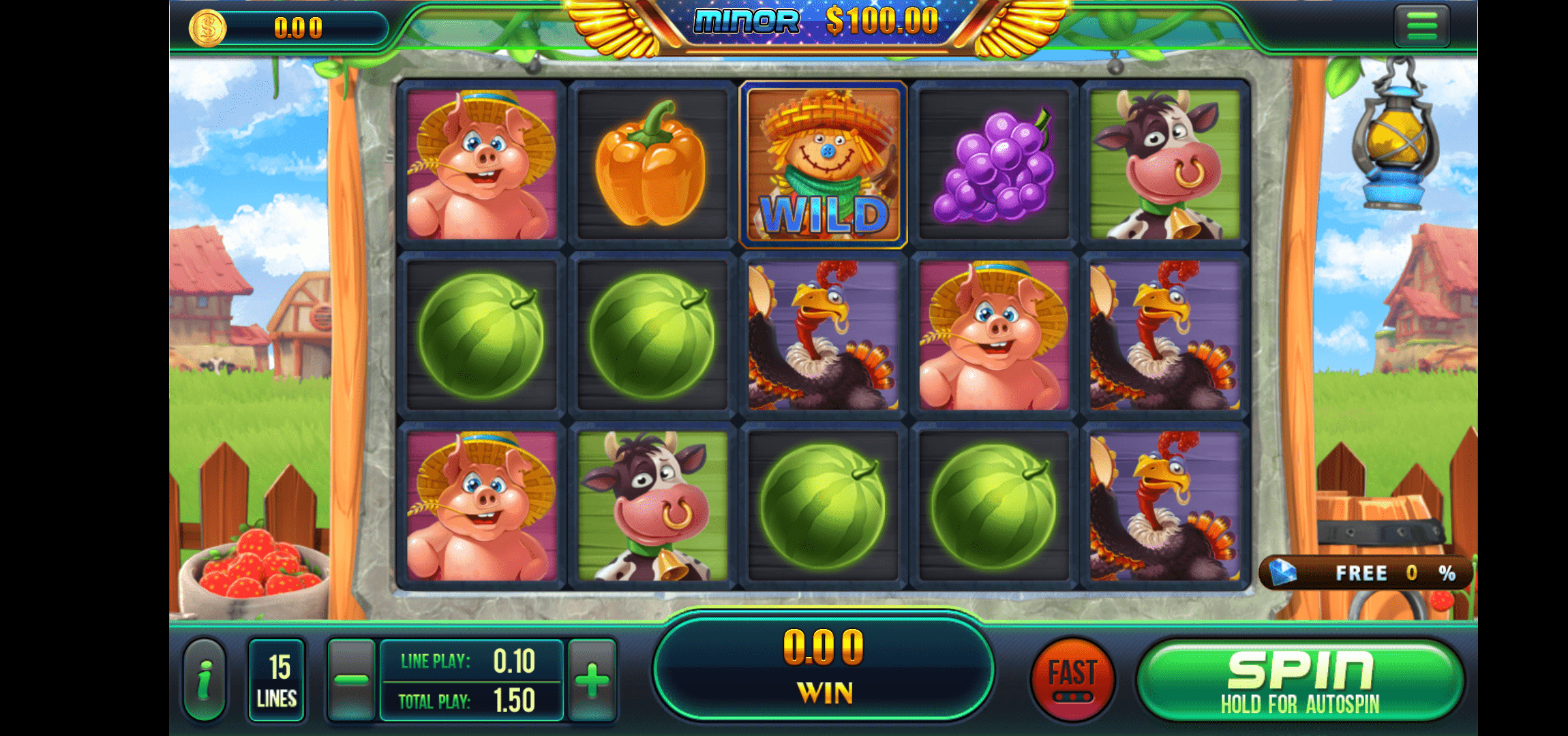Open the green hamburger menu
The width and height of the screenshot is (1568, 736).
coord(1421,26)
